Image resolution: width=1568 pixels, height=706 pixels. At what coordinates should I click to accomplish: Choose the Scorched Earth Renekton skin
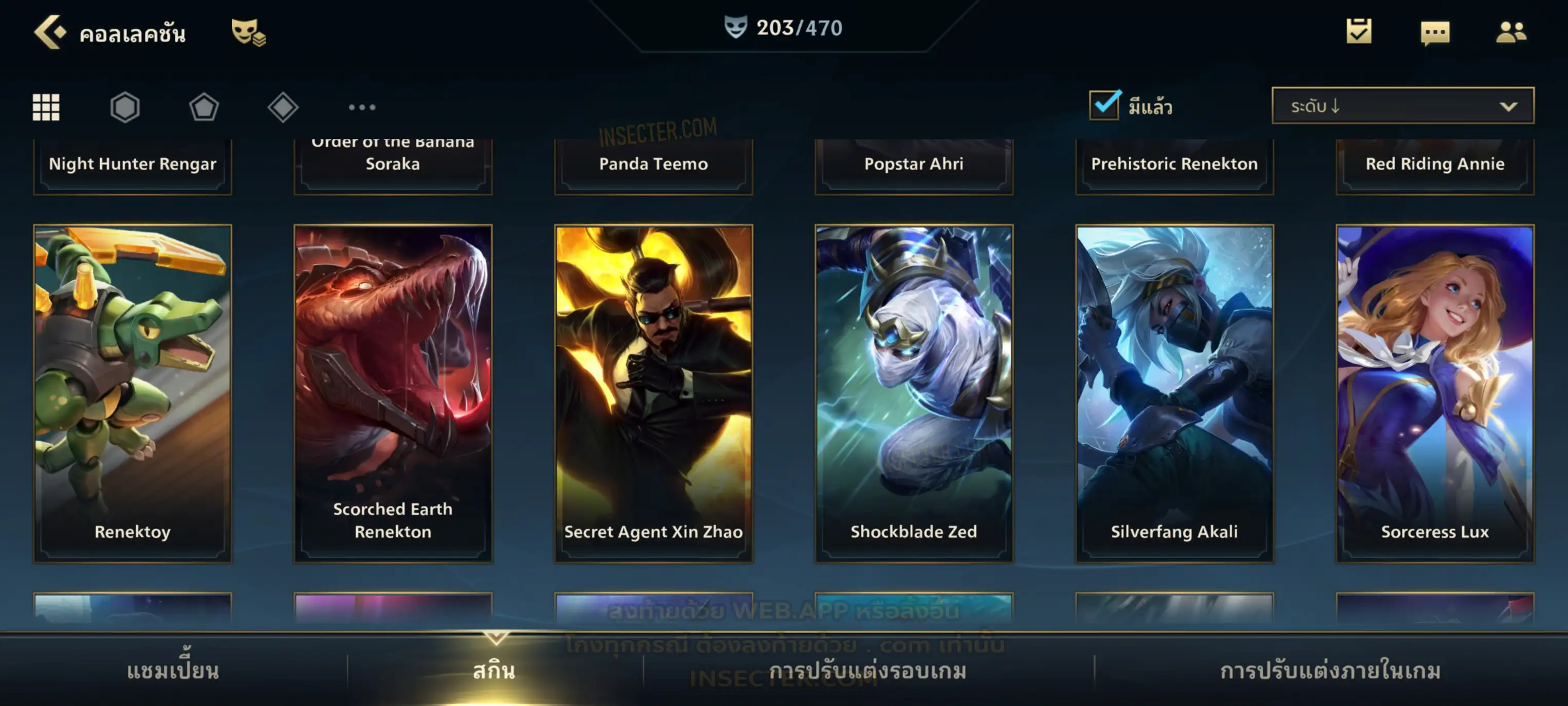point(393,393)
